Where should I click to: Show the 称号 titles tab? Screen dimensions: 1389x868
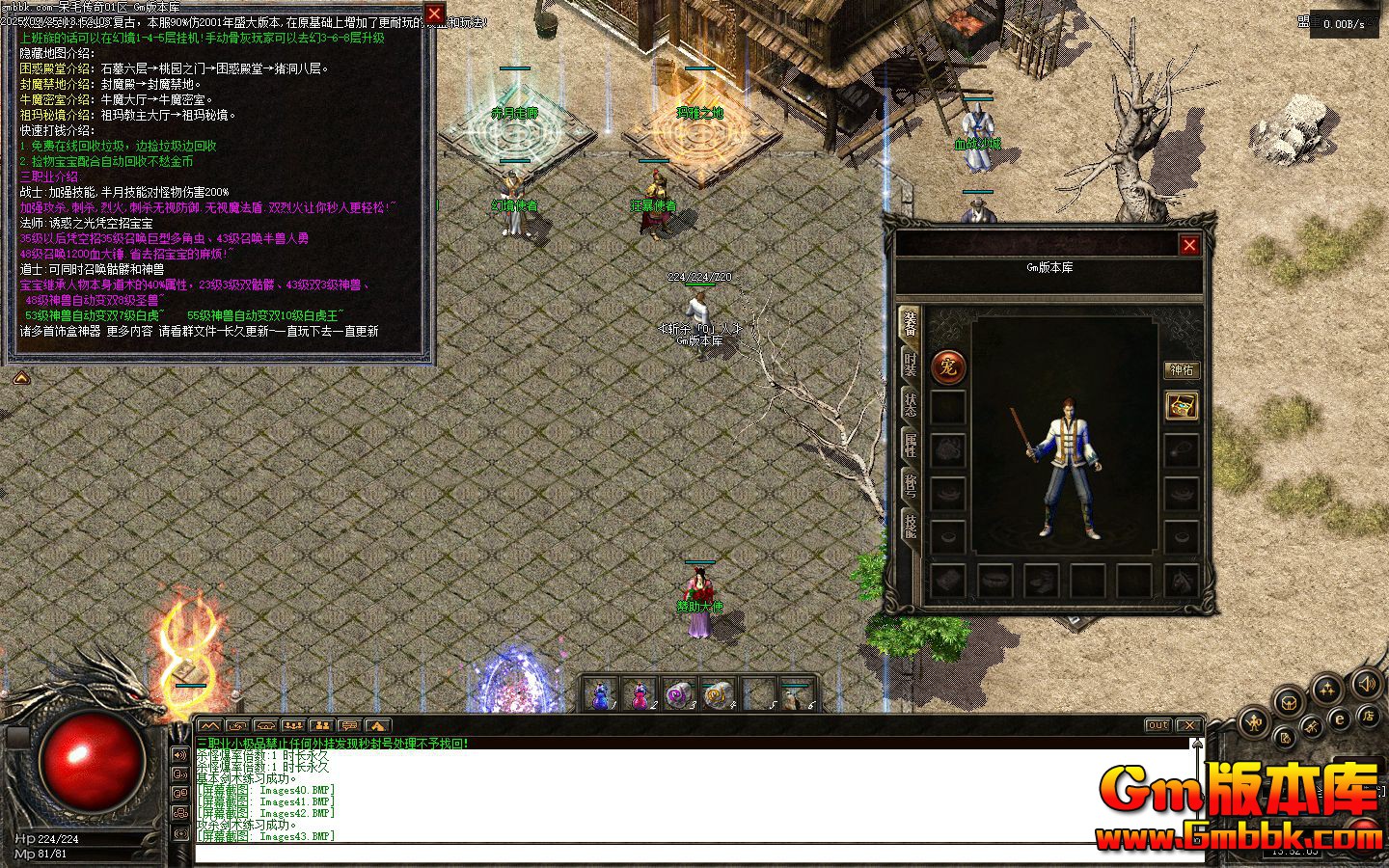(910, 485)
